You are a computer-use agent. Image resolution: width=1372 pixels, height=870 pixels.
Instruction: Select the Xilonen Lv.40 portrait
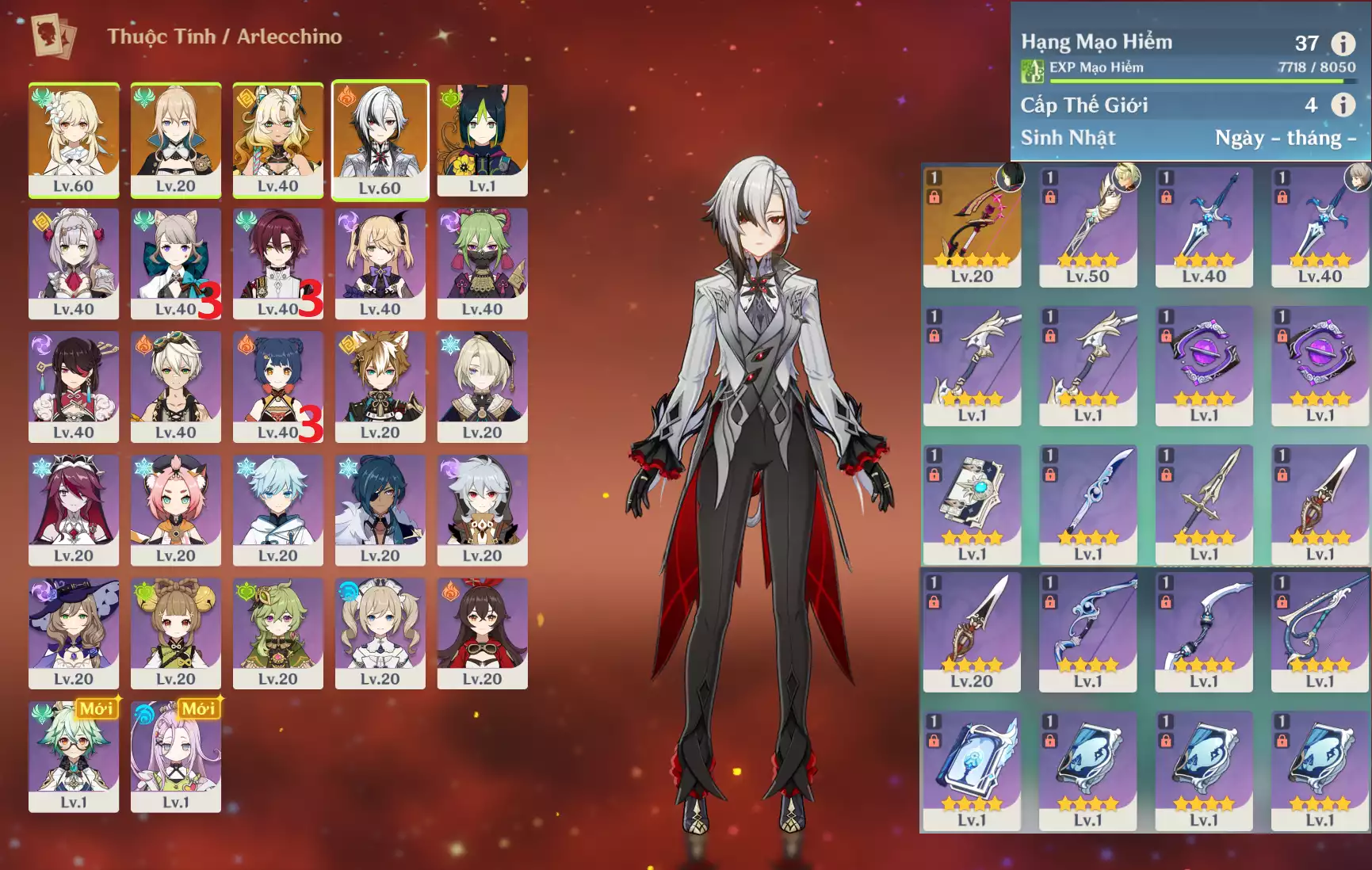pos(277,139)
